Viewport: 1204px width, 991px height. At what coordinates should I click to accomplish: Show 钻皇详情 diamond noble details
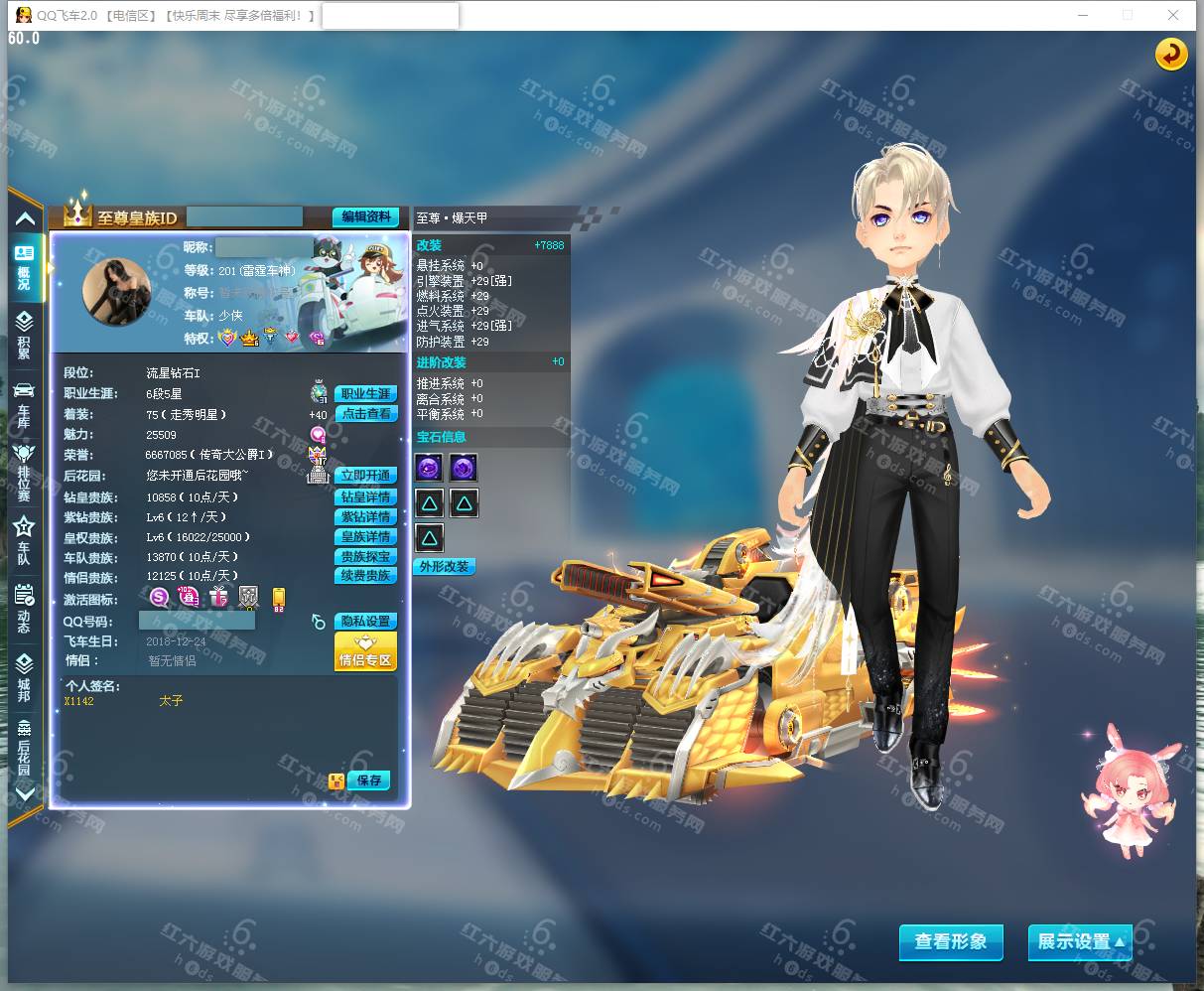coord(365,497)
